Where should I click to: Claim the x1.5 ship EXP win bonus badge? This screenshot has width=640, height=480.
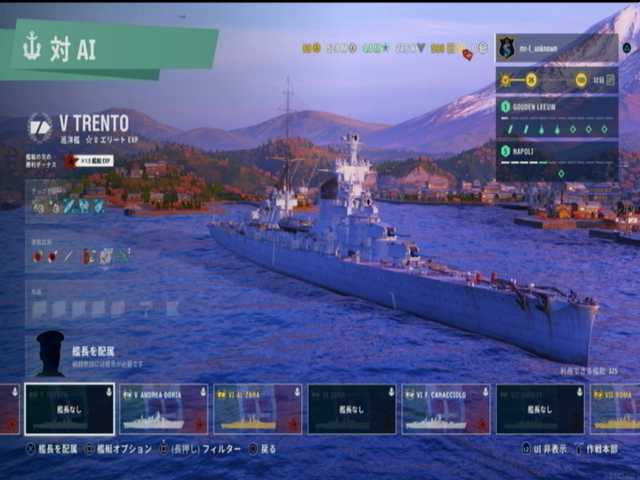(88, 160)
